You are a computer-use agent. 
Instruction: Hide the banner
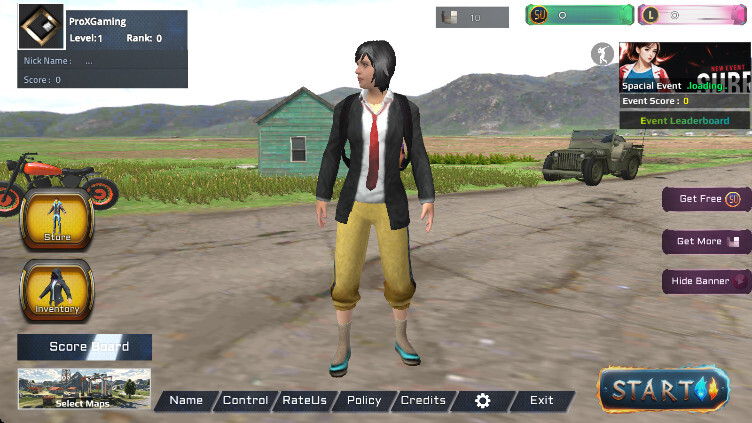pyautogui.click(x=707, y=281)
